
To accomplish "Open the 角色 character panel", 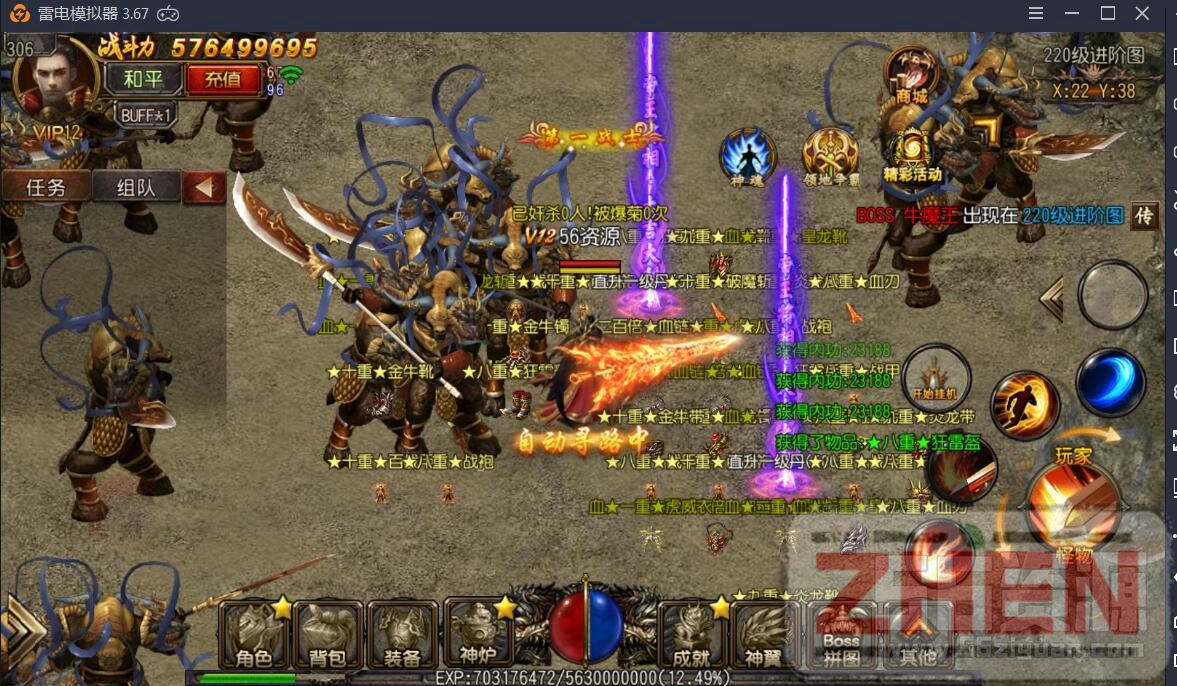I will (255, 635).
